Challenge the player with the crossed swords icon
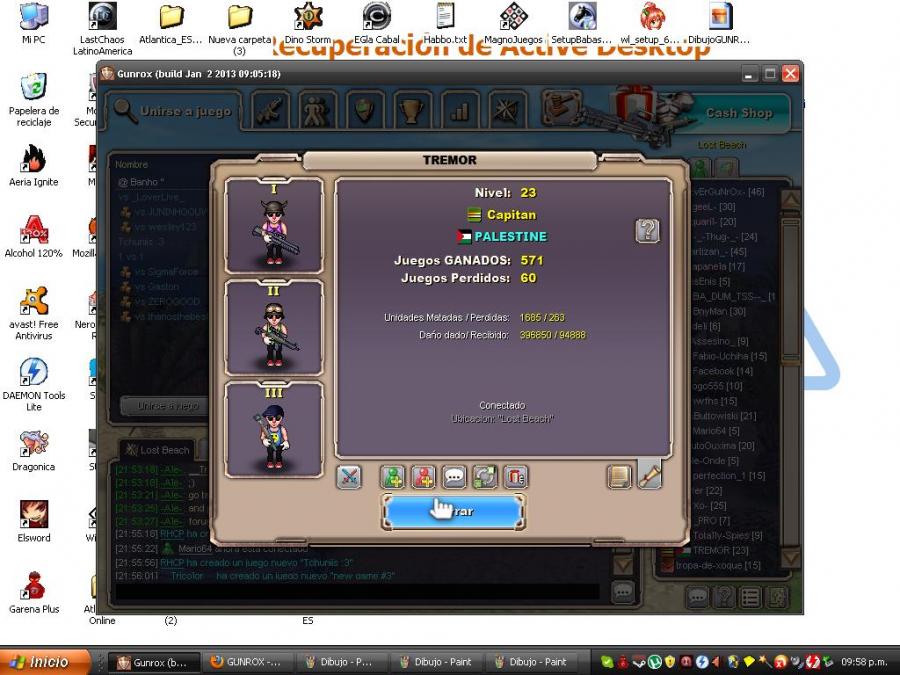This screenshot has height=675, width=900. [x=348, y=477]
